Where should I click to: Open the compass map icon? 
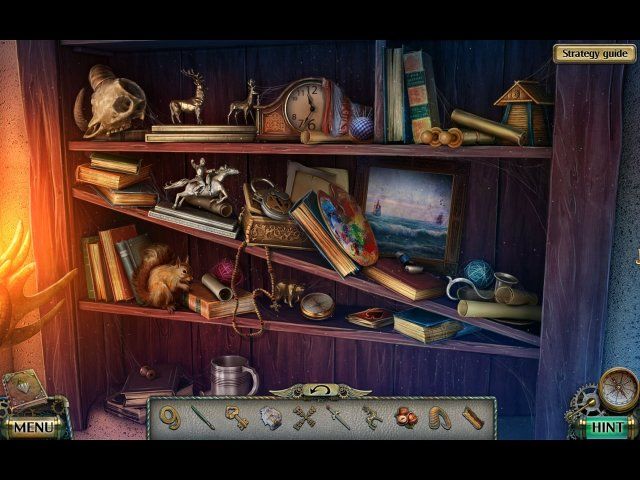(x=619, y=388)
